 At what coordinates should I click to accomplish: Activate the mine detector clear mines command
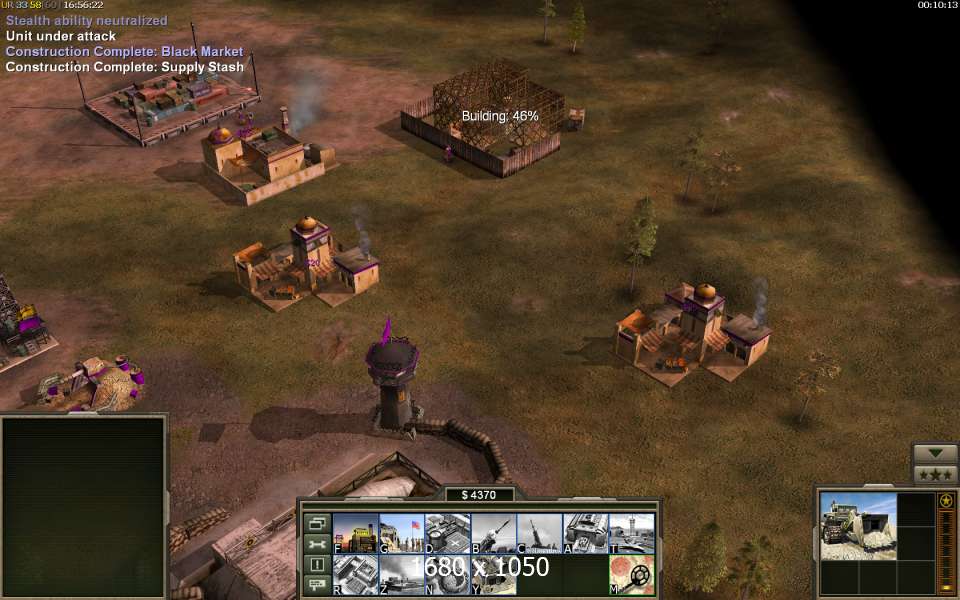point(631,575)
